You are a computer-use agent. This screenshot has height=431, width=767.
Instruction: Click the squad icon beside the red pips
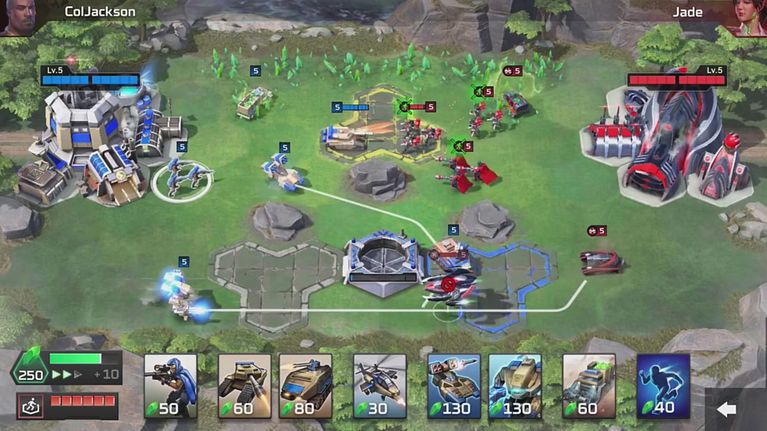coord(30,406)
